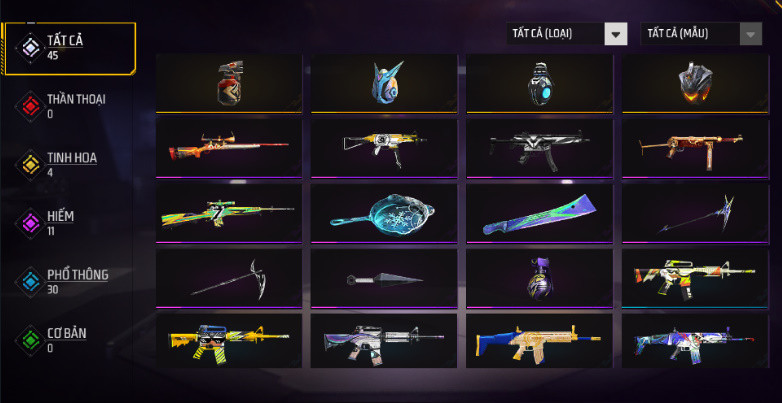
Task: Switch to Phổ Thông rarity tab
Action: [x=76, y=280]
